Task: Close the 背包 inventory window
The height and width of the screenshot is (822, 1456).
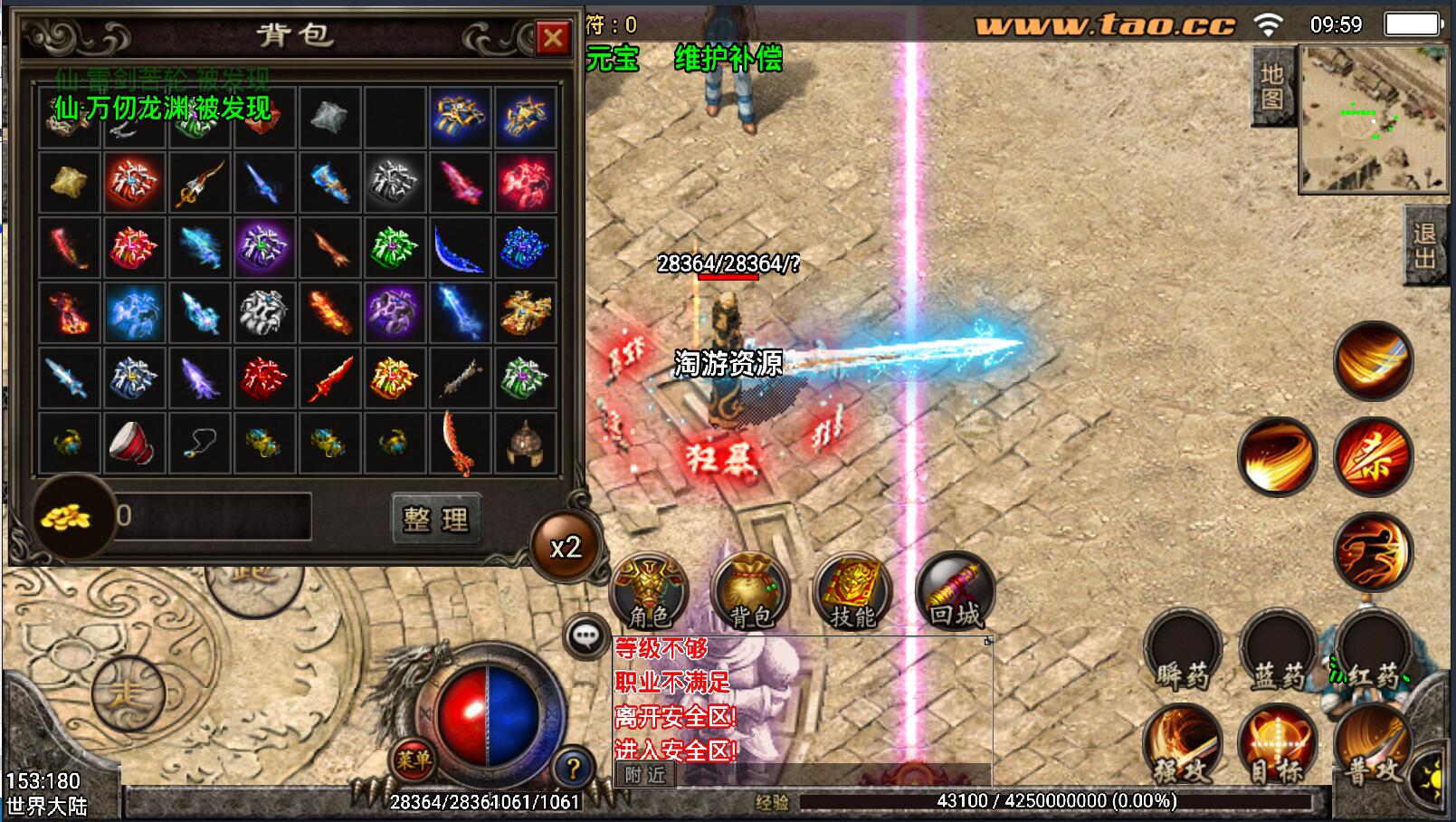Action: tap(553, 38)
